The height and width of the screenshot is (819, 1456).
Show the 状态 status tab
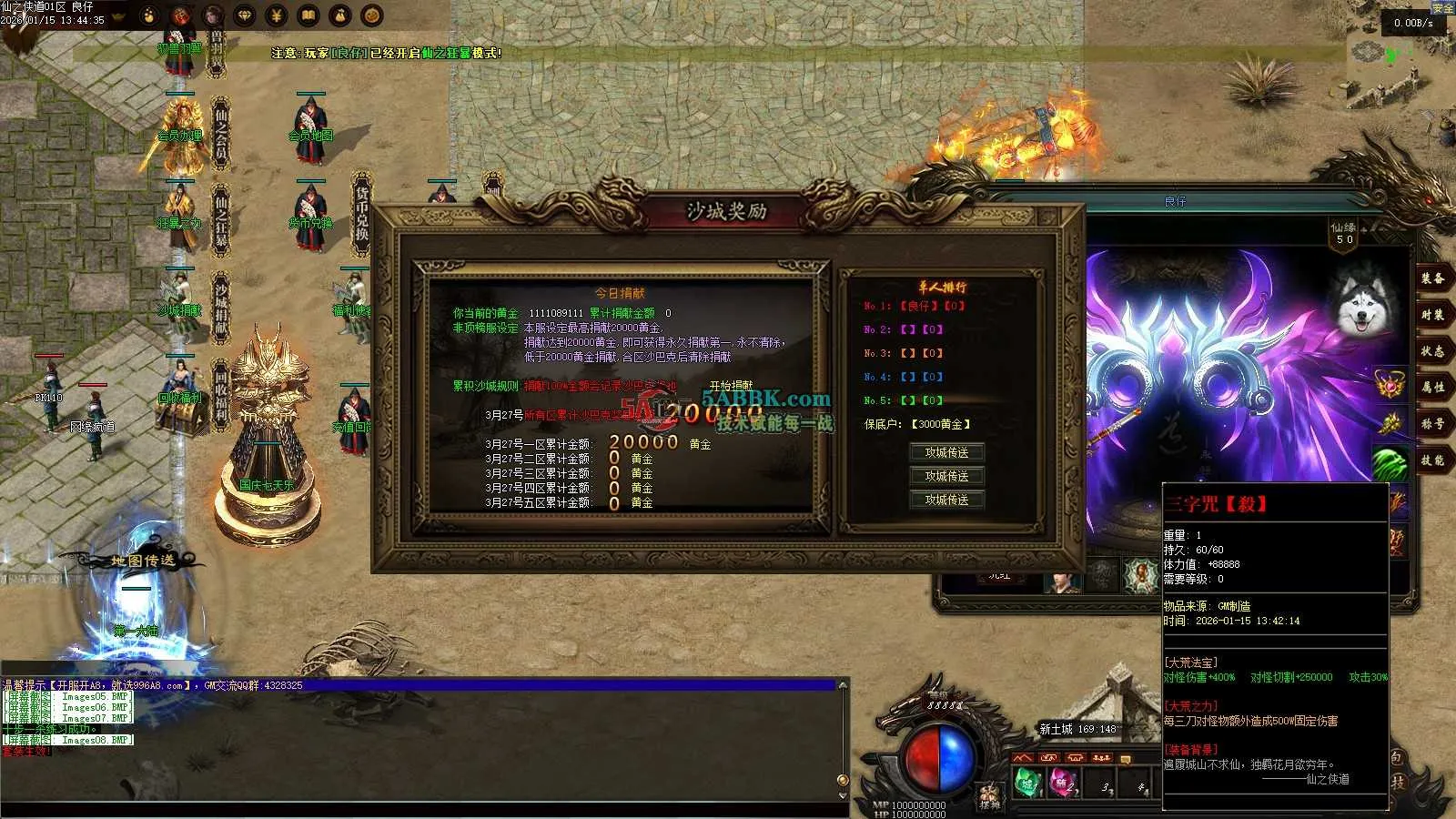(x=1432, y=351)
